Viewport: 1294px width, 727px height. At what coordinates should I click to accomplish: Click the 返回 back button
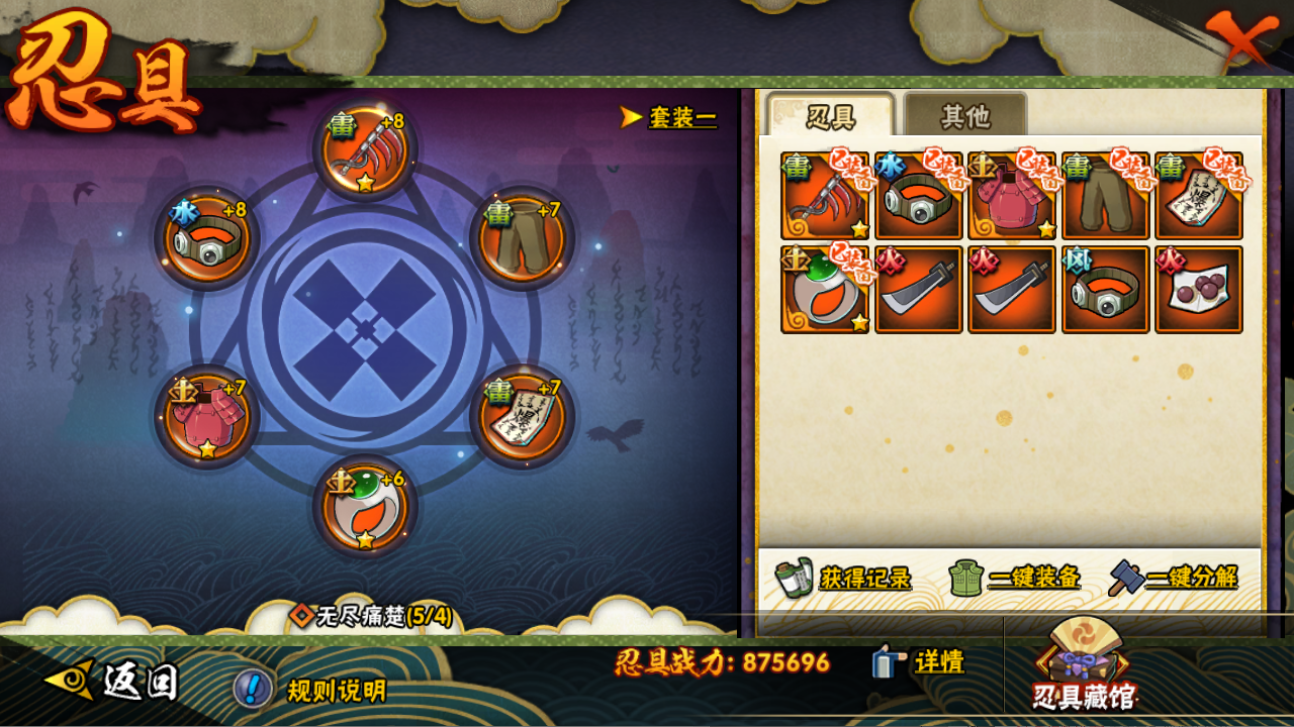[x=114, y=681]
